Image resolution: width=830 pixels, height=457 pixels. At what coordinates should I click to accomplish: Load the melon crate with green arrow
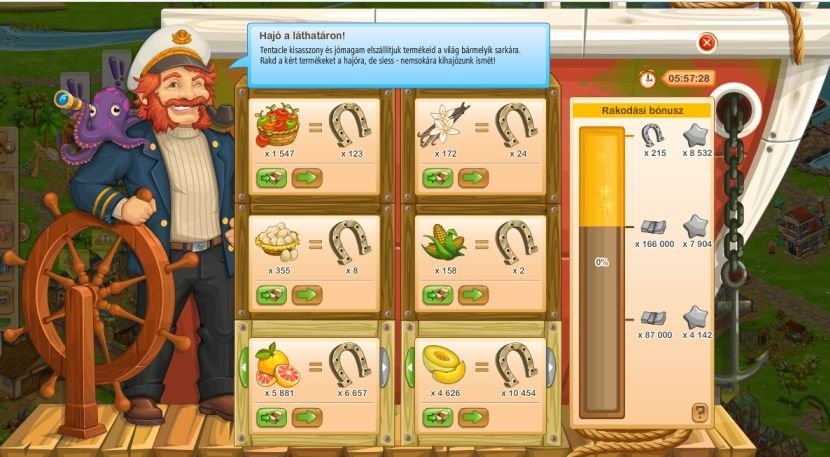click(472, 416)
